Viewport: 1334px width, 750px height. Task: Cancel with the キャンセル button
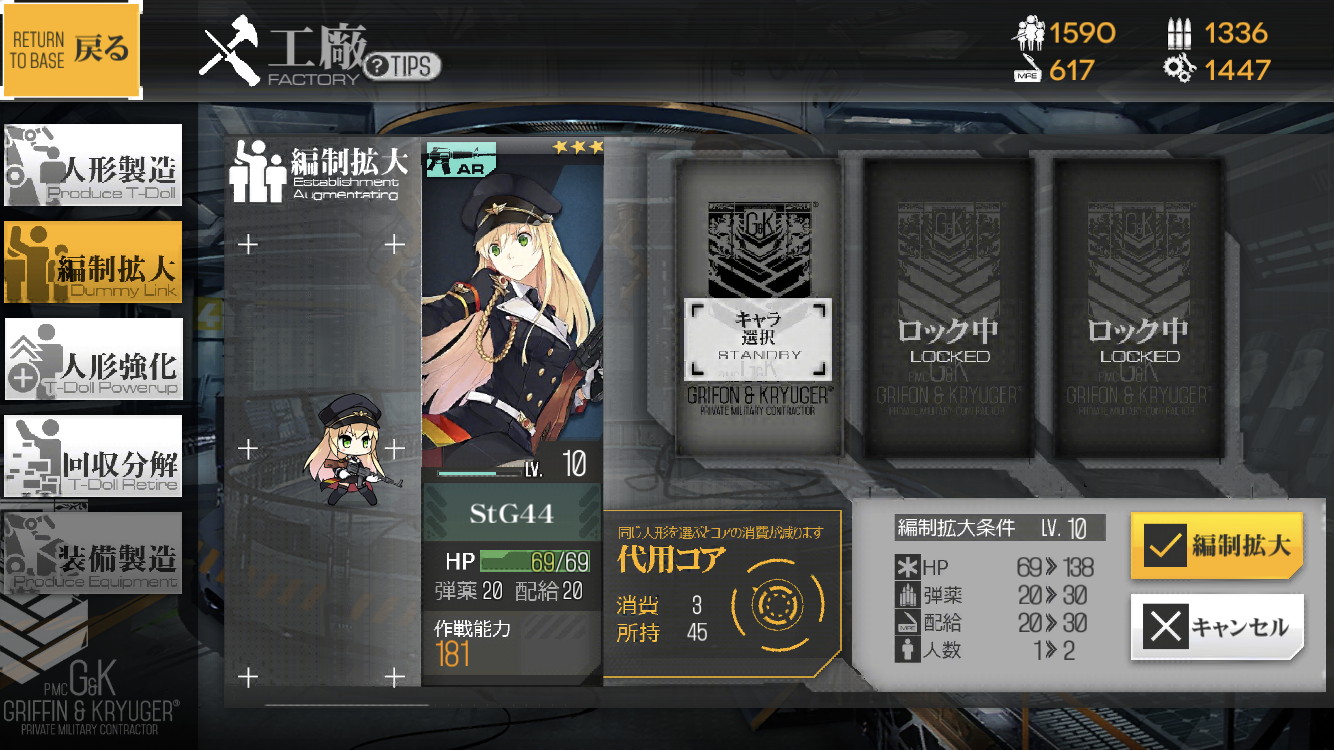click(x=1217, y=627)
